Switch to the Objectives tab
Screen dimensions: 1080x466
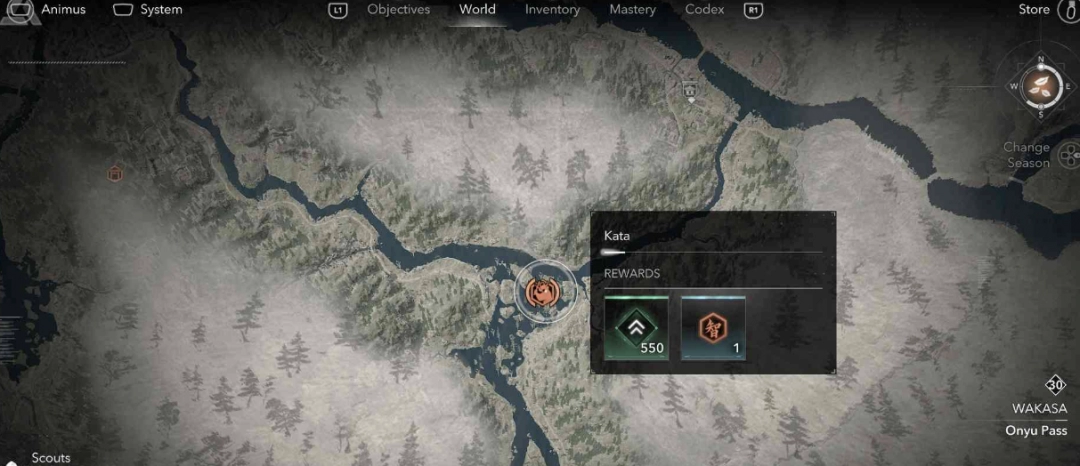(398, 10)
